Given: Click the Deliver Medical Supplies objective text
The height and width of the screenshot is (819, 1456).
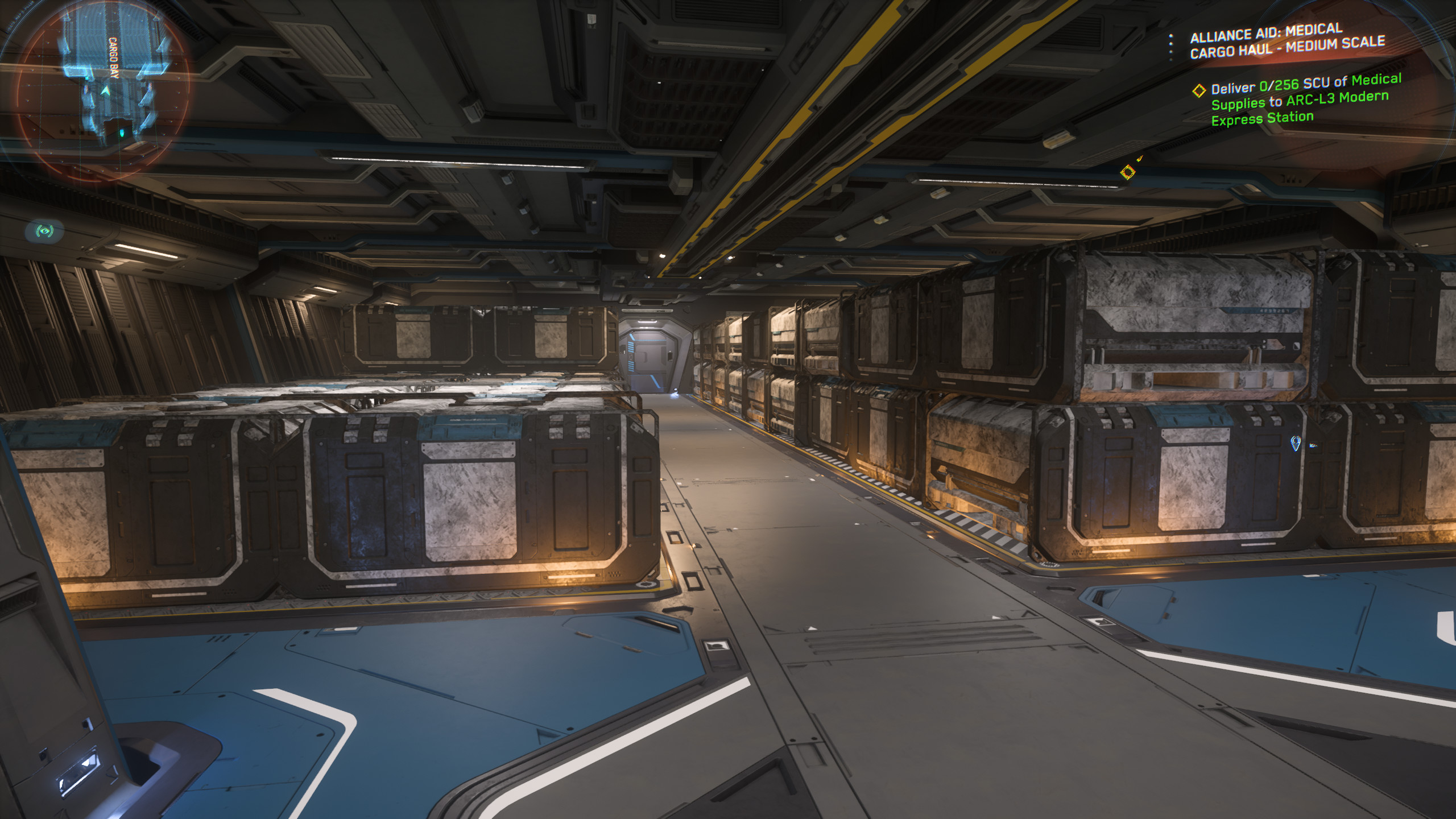Looking at the screenshot, I should pos(1305,101).
